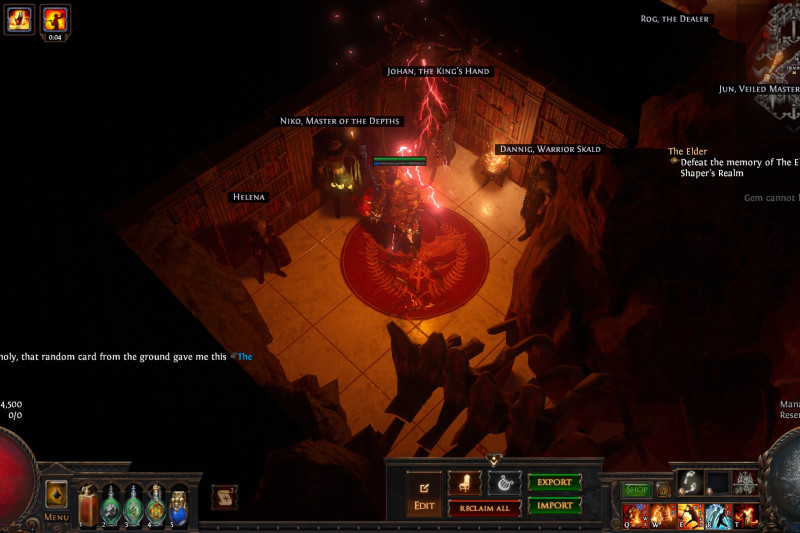Click the linked item name in chat
The width and height of the screenshot is (800, 533).
pos(245,355)
